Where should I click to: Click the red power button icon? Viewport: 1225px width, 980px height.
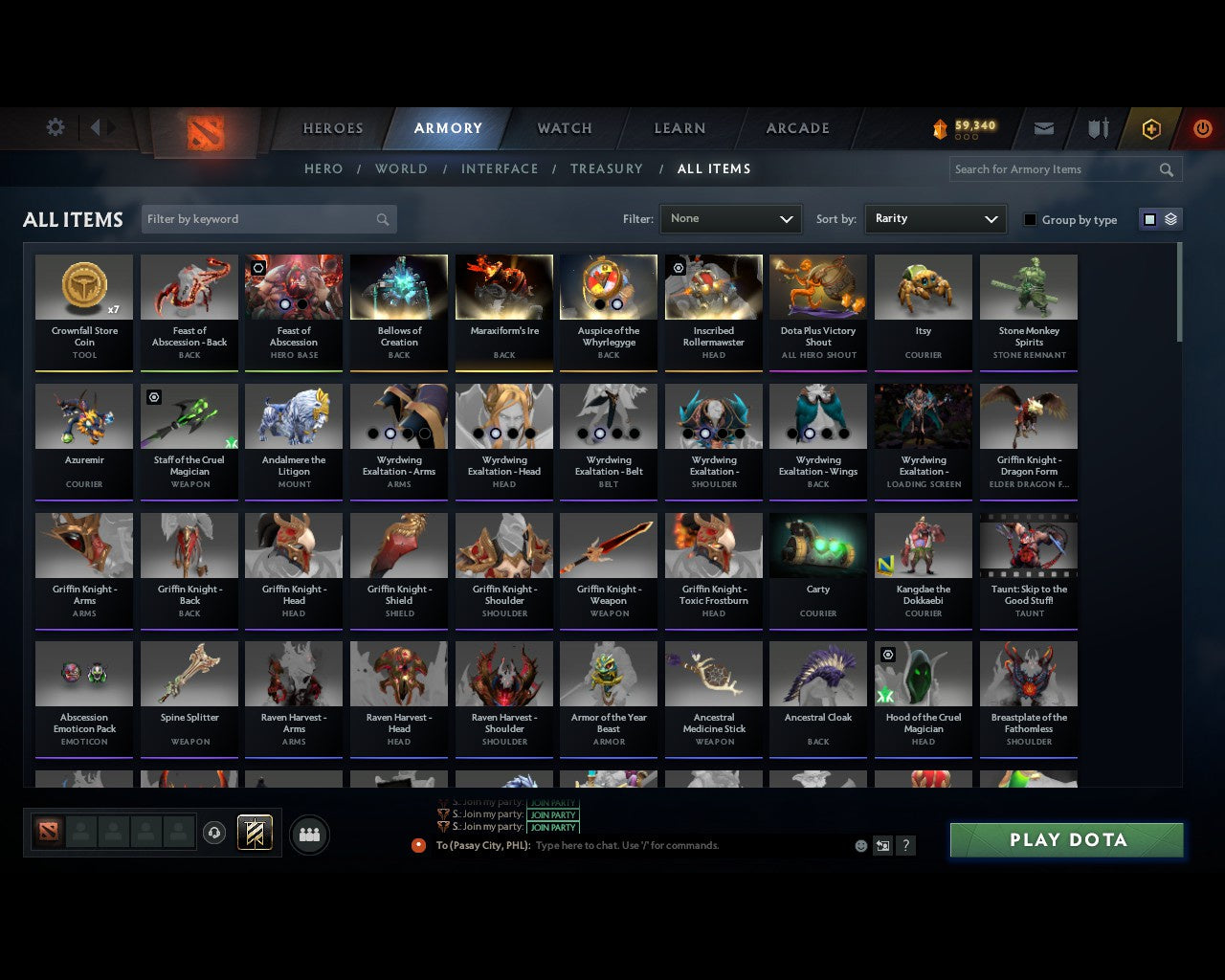tap(1202, 127)
